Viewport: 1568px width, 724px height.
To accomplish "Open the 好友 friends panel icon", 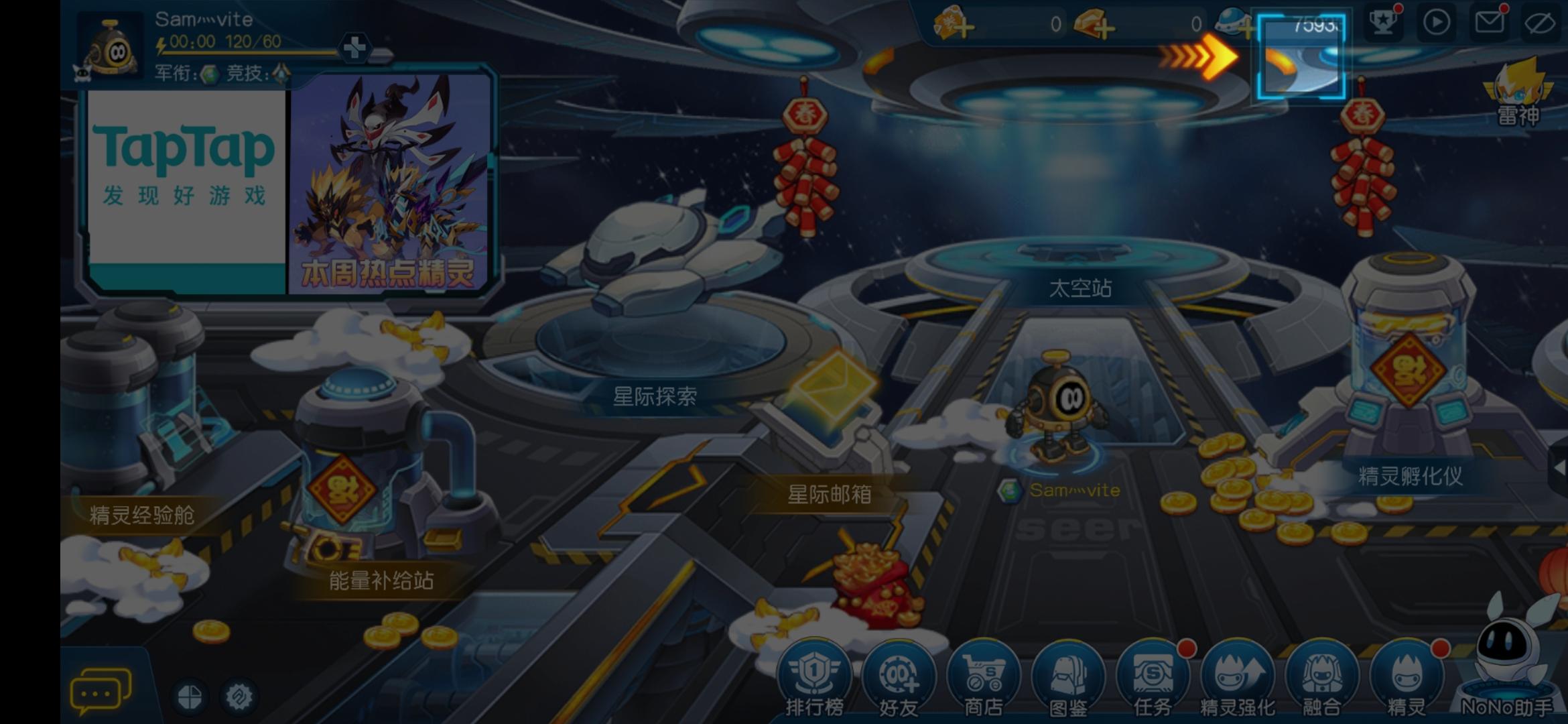I will tap(899, 674).
